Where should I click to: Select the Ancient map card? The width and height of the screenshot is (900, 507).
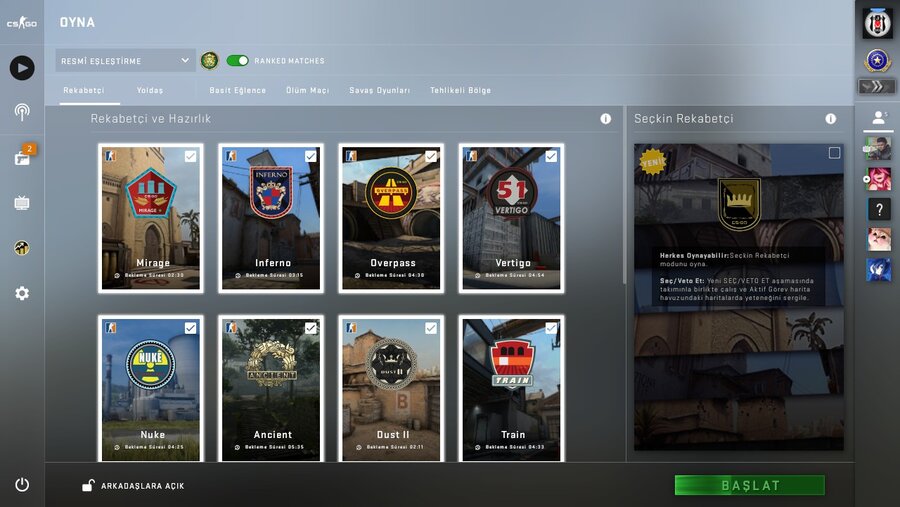click(271, 390)
